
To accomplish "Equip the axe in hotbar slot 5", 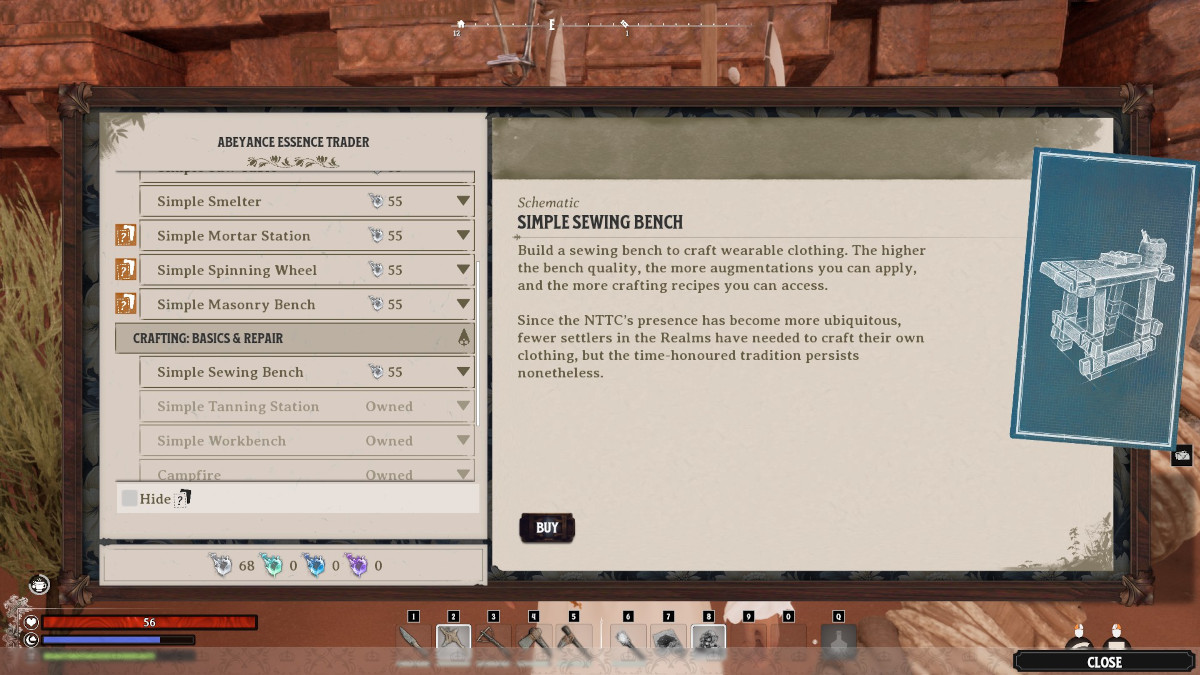I will click(x=573, y=642).
